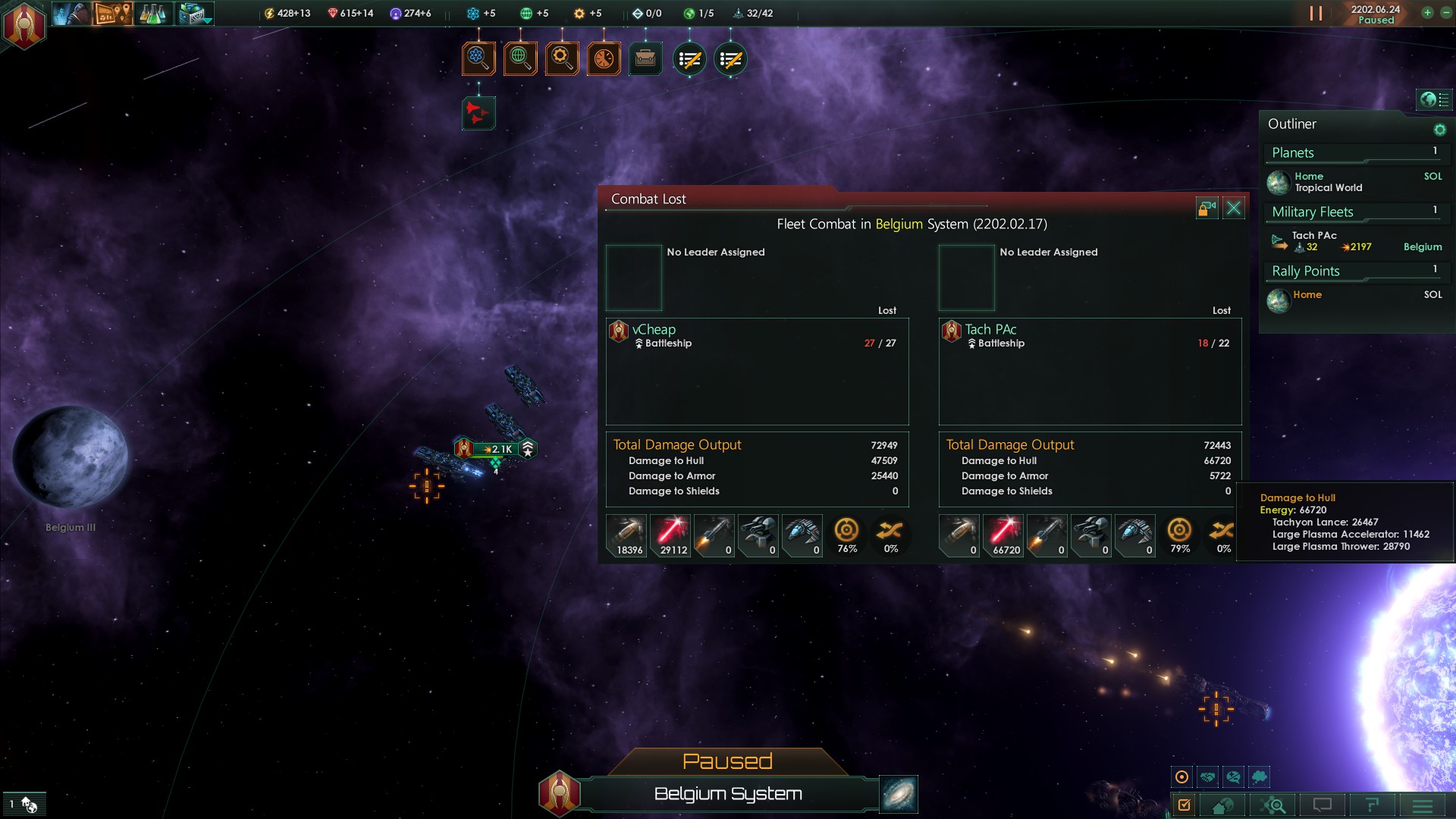Screen dimensions: 1456x819
Task: Open Outliner settings gear
Action: (1439, 130)
